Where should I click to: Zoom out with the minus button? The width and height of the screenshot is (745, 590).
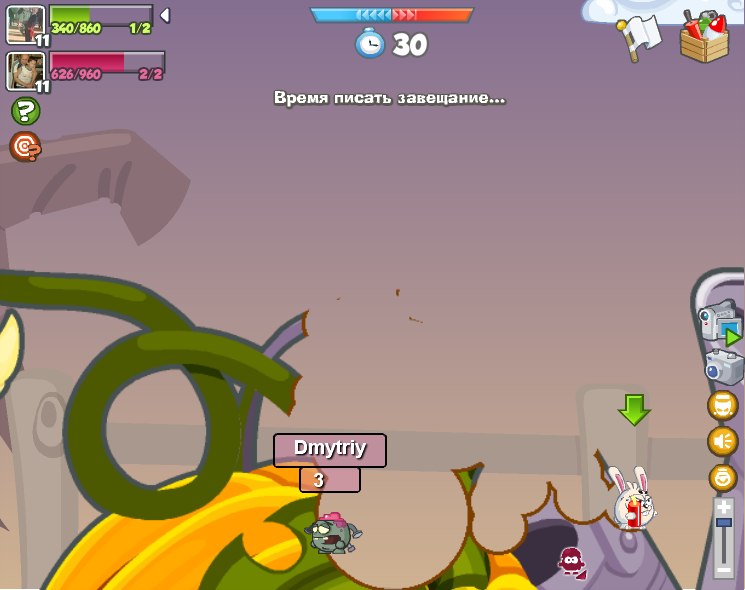click(723, 571)
